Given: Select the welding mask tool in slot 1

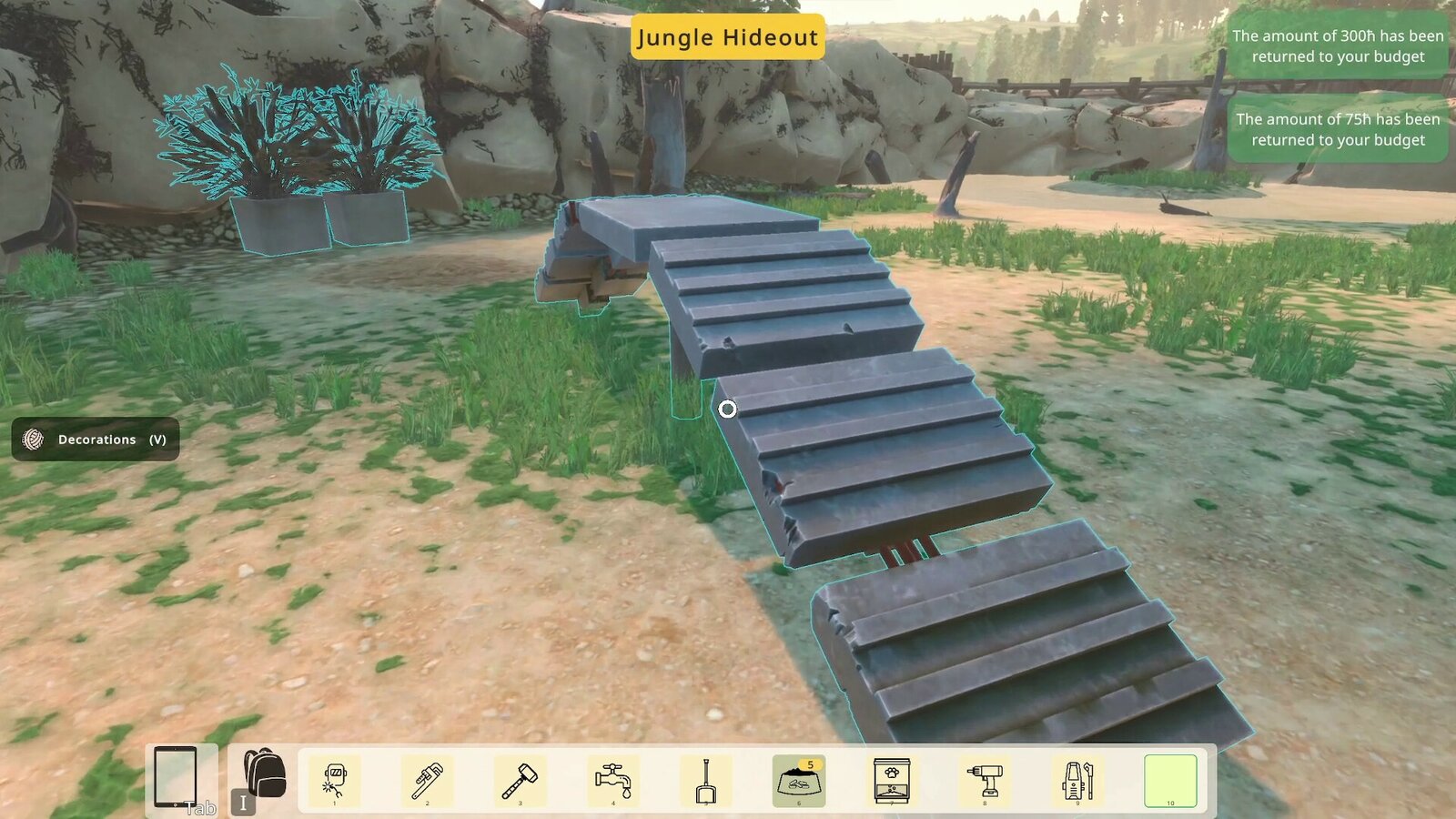Looking at the screenshot, I should pyautogui.click(x=336, y=779).
